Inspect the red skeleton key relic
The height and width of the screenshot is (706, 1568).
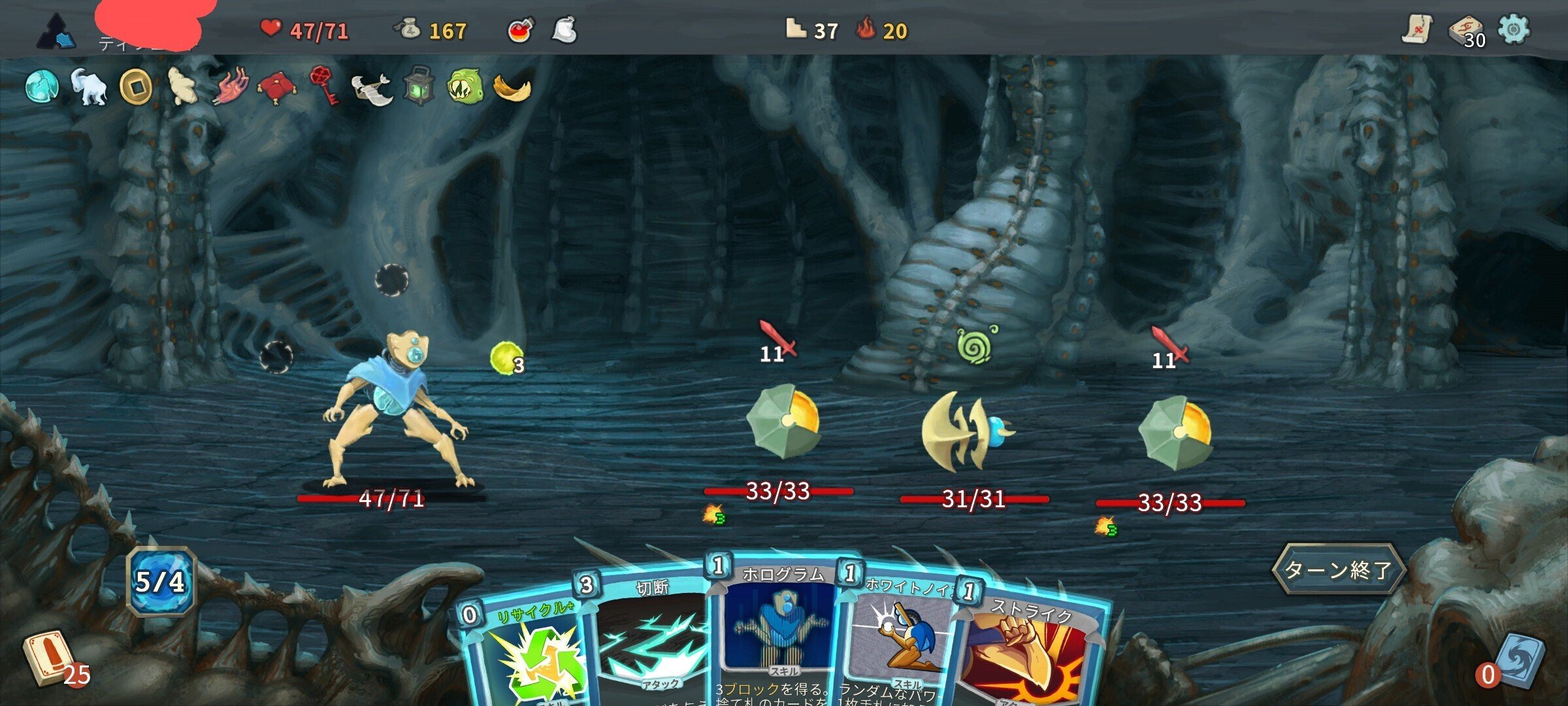[323, 85]
